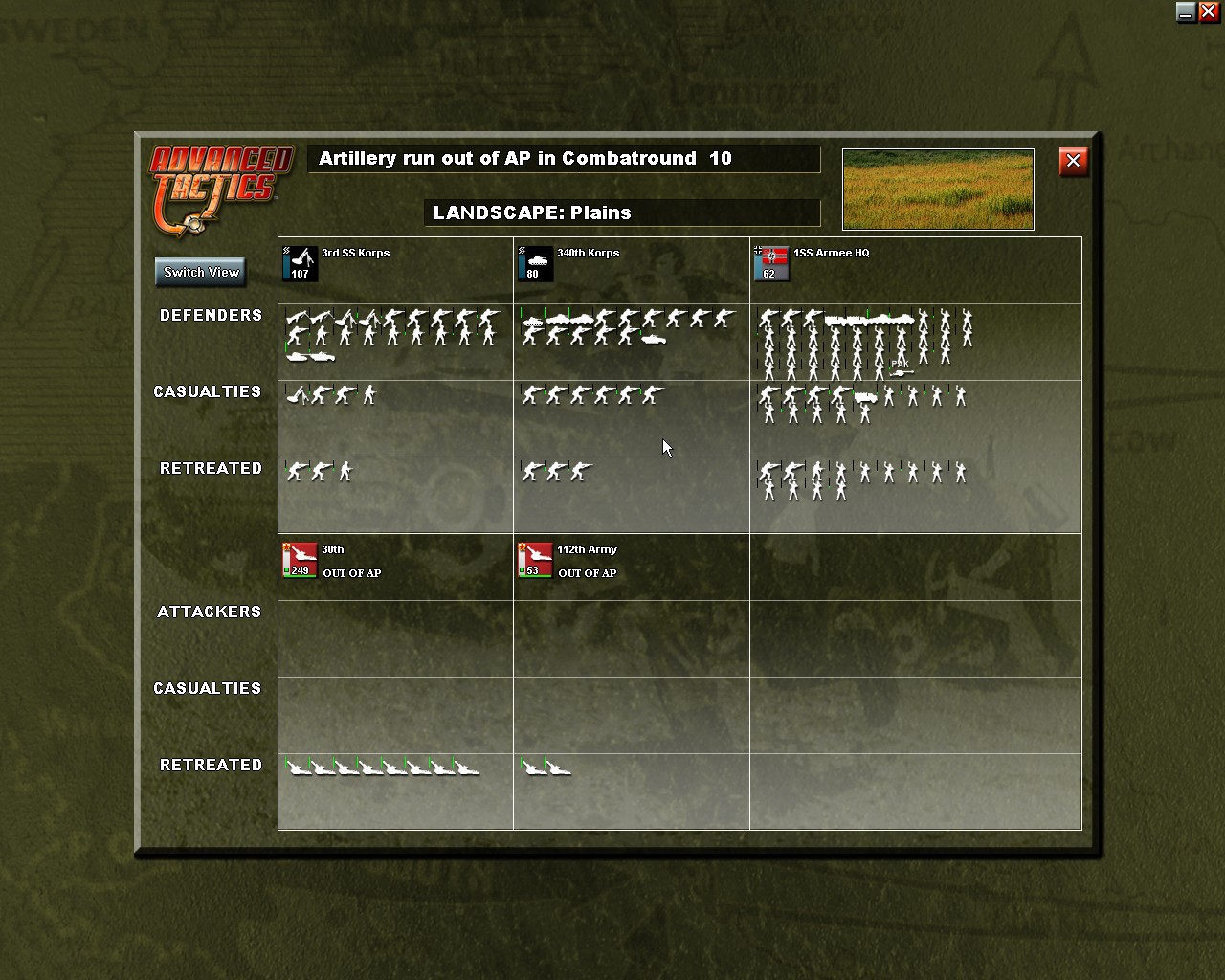Click the LANDSCAPE: Plains title bar

(622, 212)
